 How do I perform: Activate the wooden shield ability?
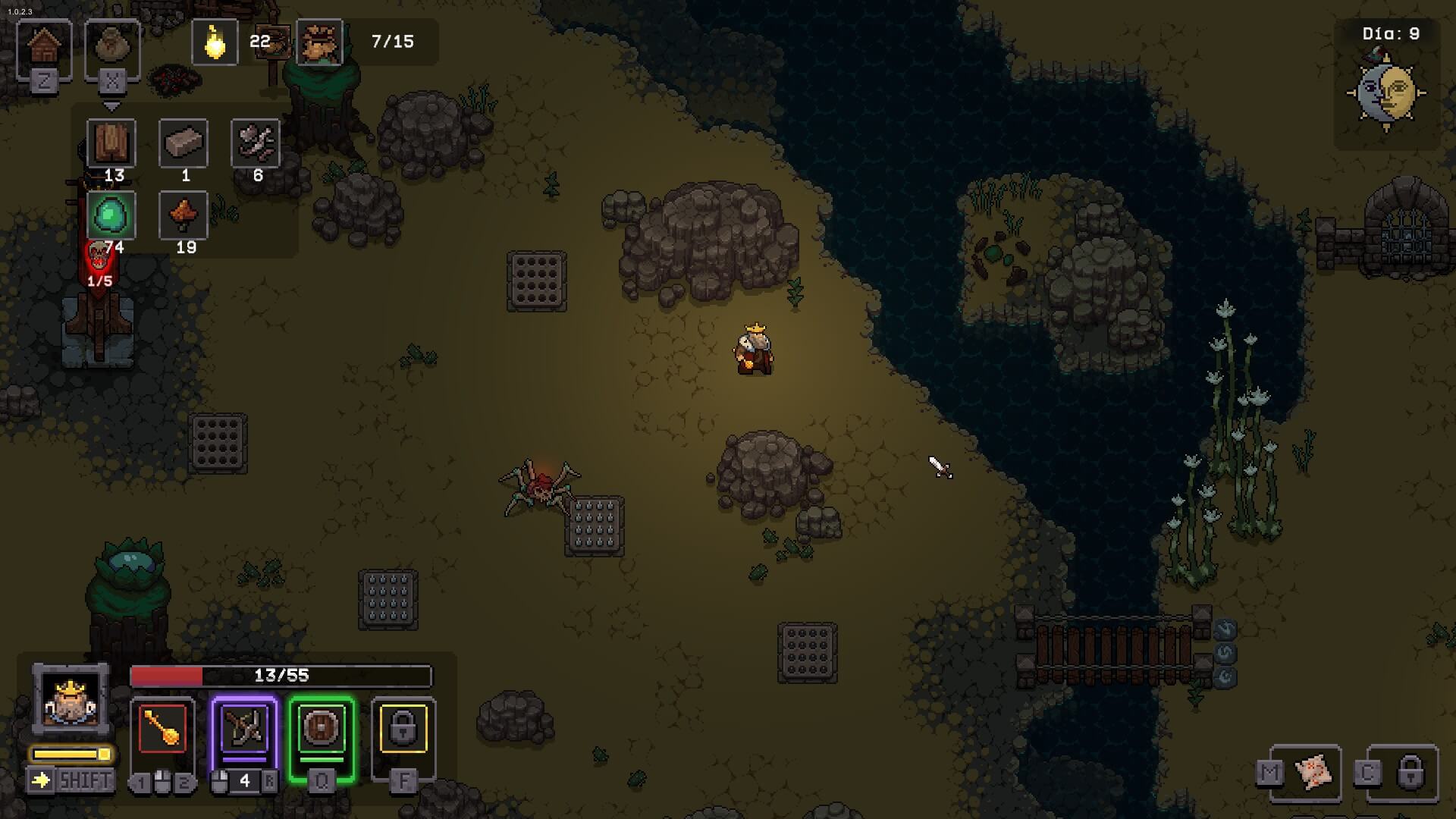pyautogui.click(x=322, y=730)
